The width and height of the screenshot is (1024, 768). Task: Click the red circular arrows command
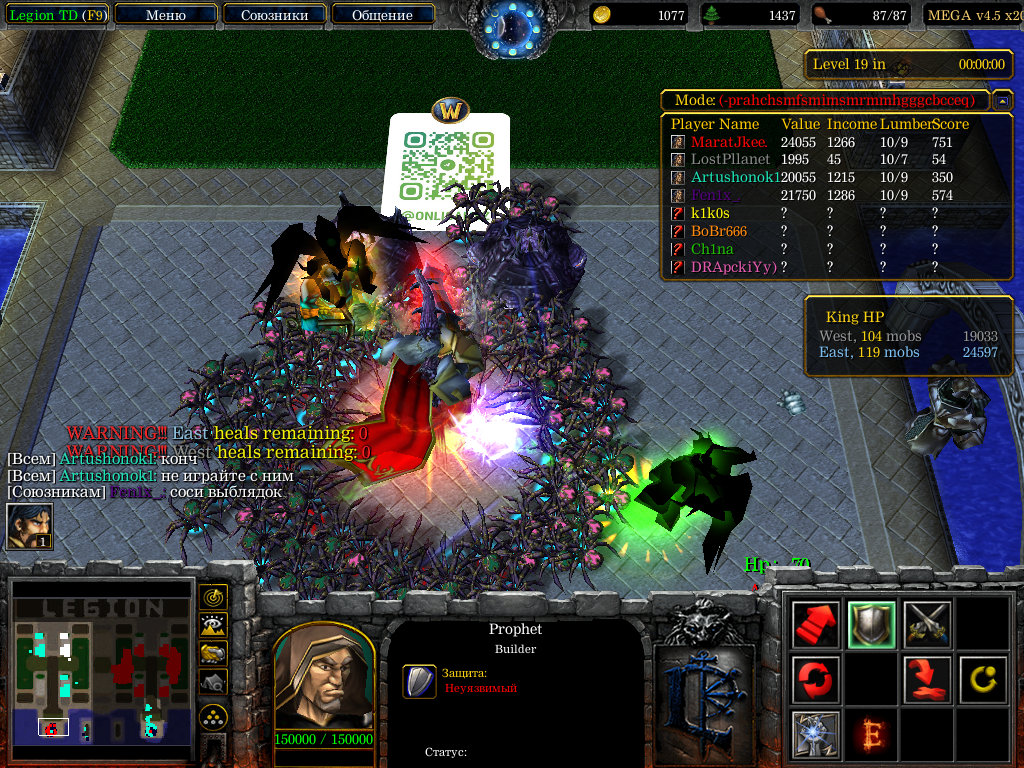click(x=815, y=680)
